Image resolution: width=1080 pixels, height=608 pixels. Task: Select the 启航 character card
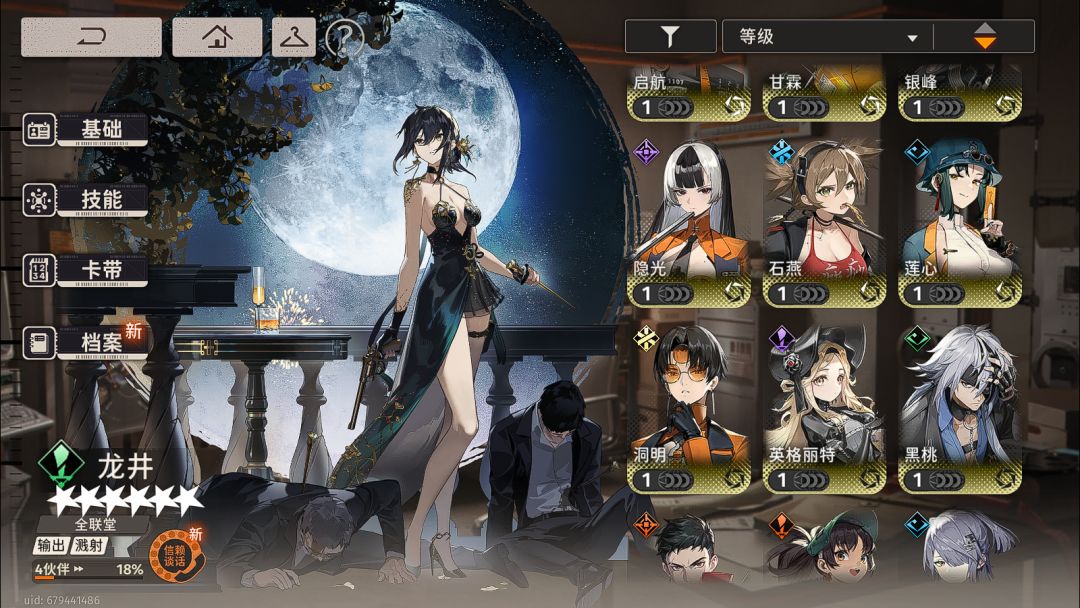[688, 95]
